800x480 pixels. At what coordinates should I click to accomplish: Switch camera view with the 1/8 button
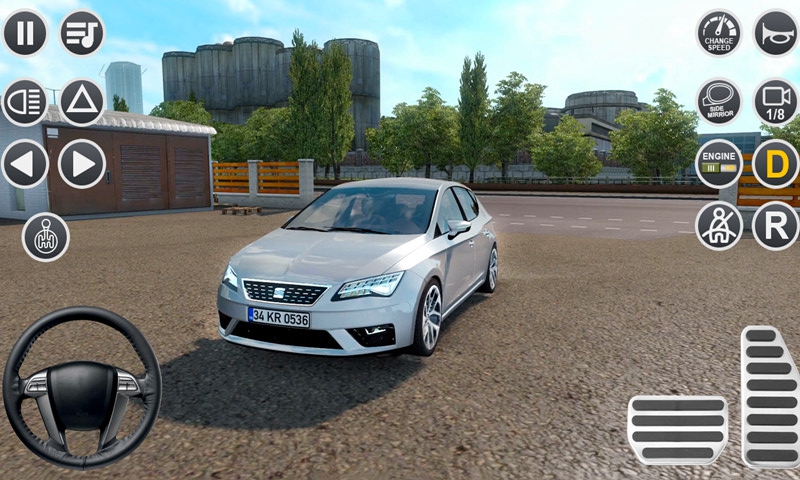776,101
